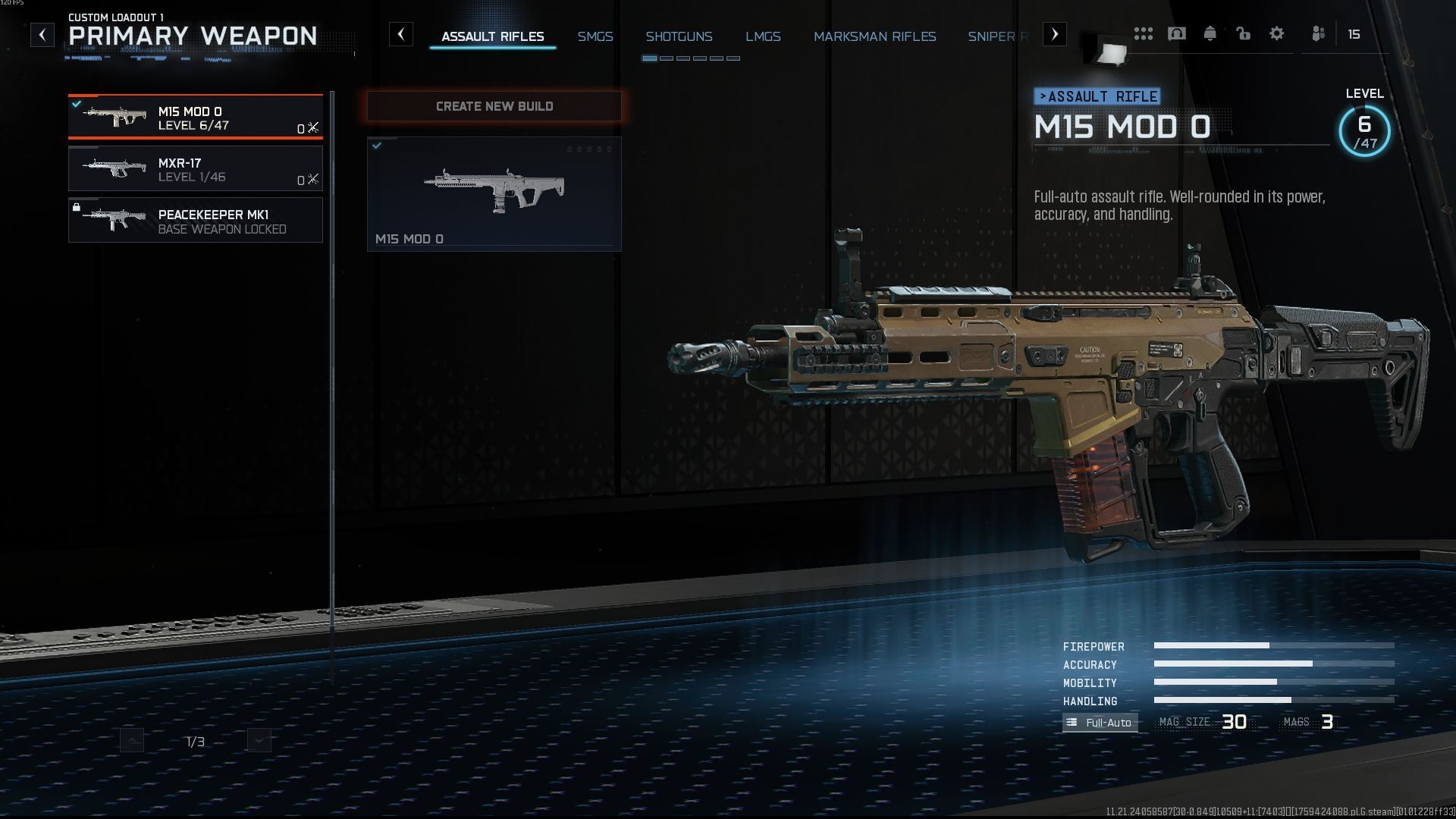The width and height of the screenshot is (1456, 819).
Task: Select the LMGs weapon tab
Action: (x=763, y=36)
